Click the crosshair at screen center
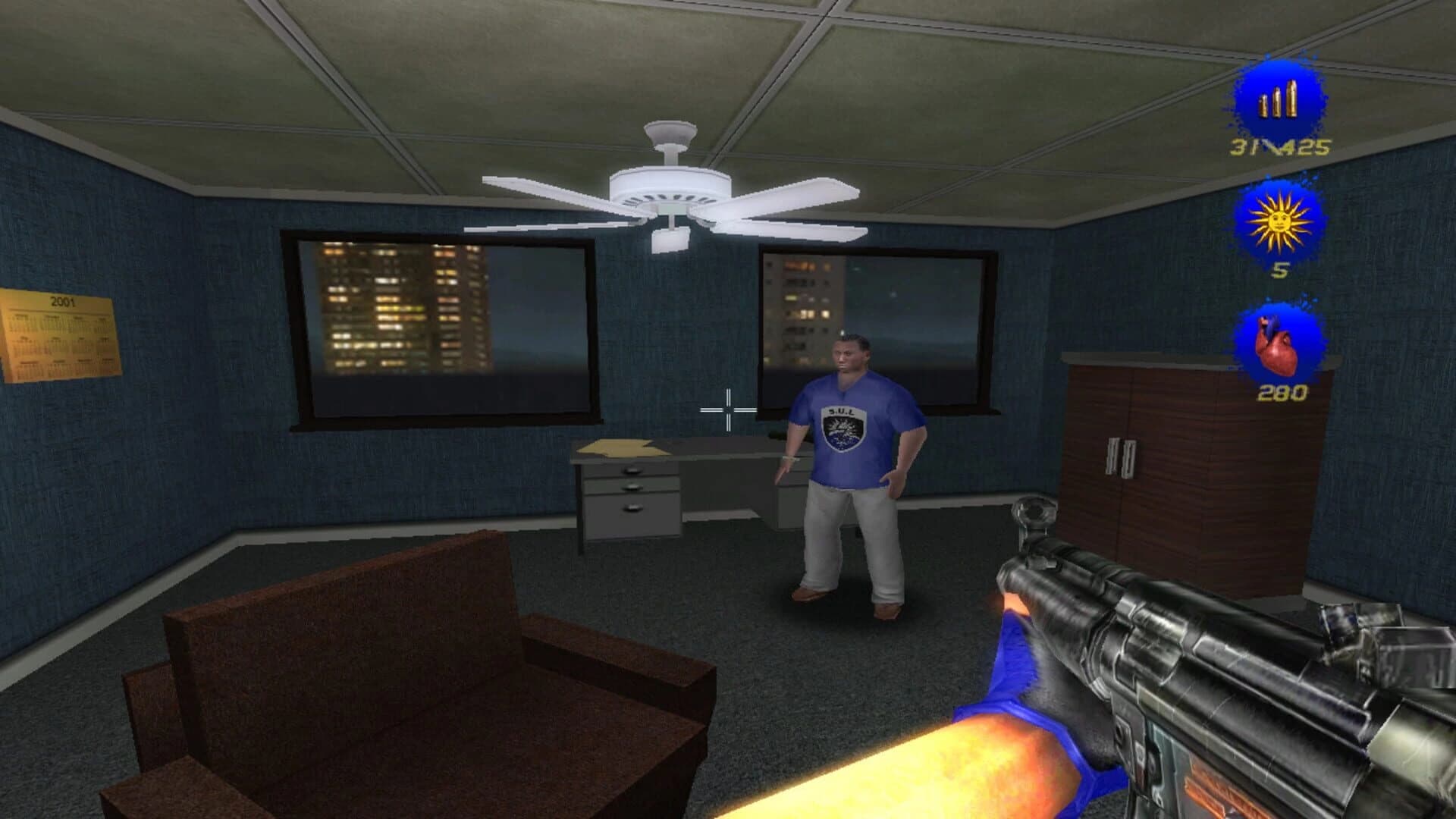This screenshot has width=1456, height=819. point(728,409)
